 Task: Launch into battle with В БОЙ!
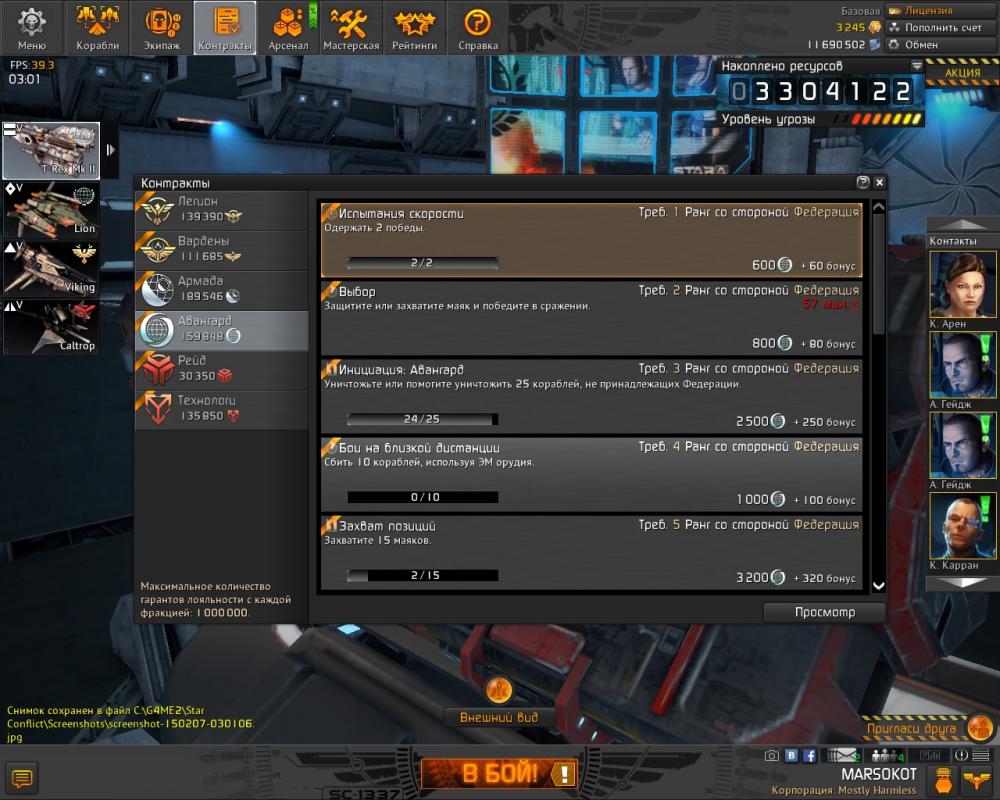point(499,773)
